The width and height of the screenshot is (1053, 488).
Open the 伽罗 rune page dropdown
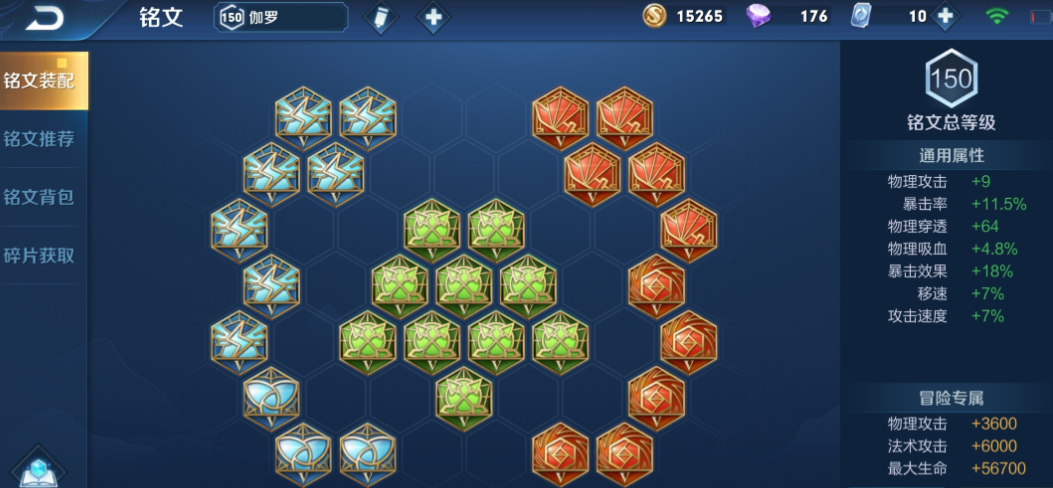coord(281,17)
